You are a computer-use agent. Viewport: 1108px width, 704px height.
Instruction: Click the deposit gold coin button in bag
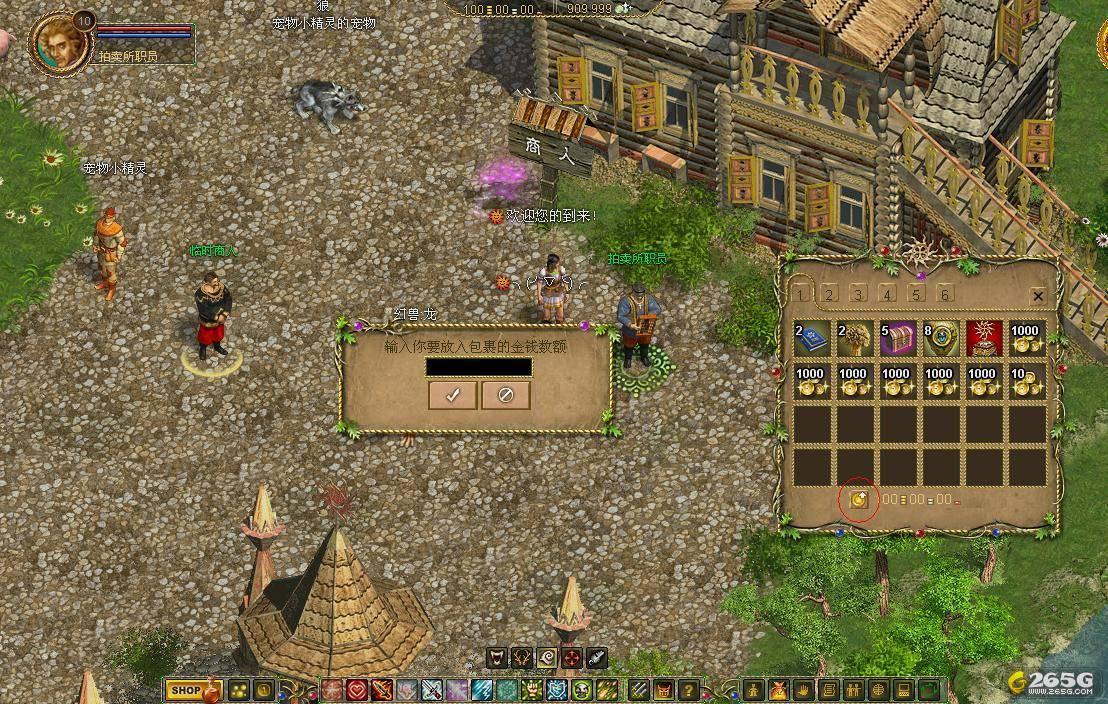pos(858,499)
